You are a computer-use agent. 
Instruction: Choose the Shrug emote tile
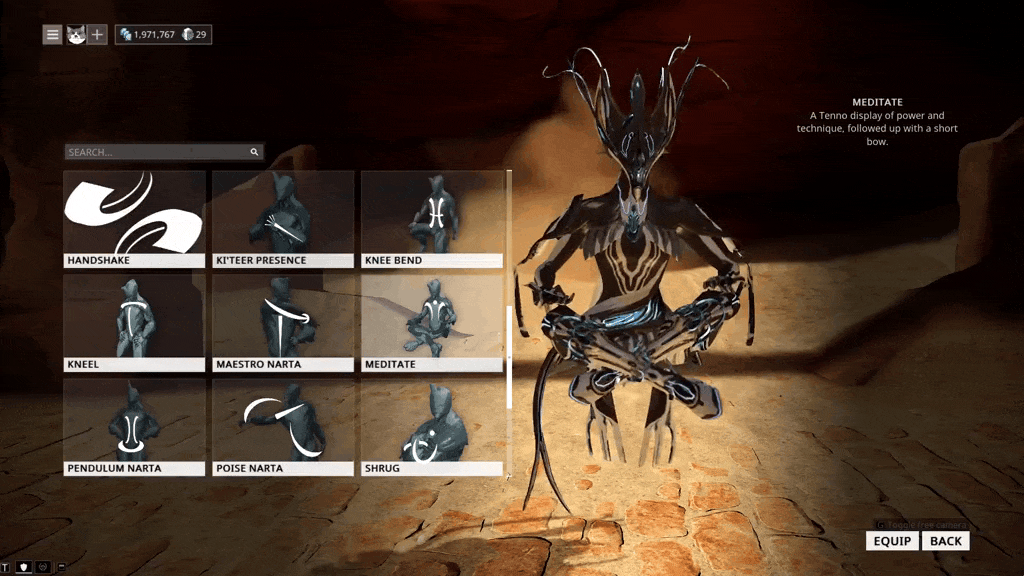click(x=432, y=426)
